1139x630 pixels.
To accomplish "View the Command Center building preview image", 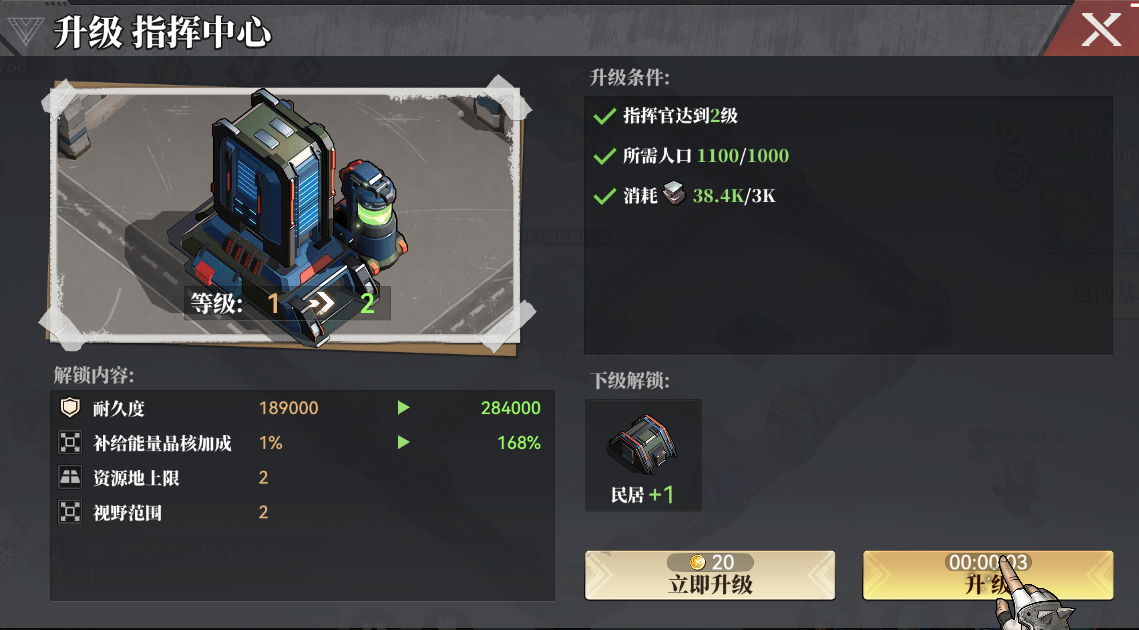I will point(285,215).
